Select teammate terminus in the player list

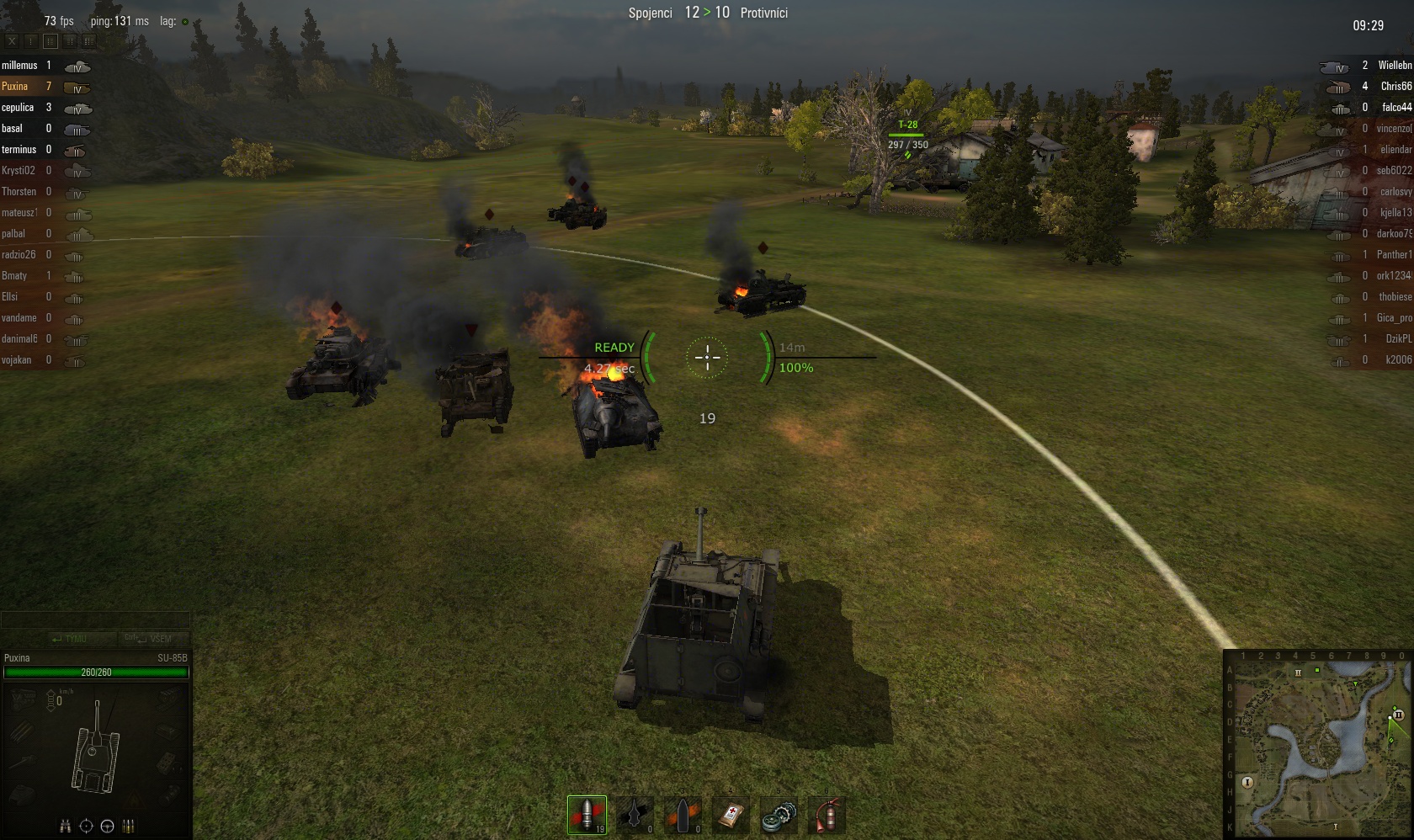pos(19,150)
